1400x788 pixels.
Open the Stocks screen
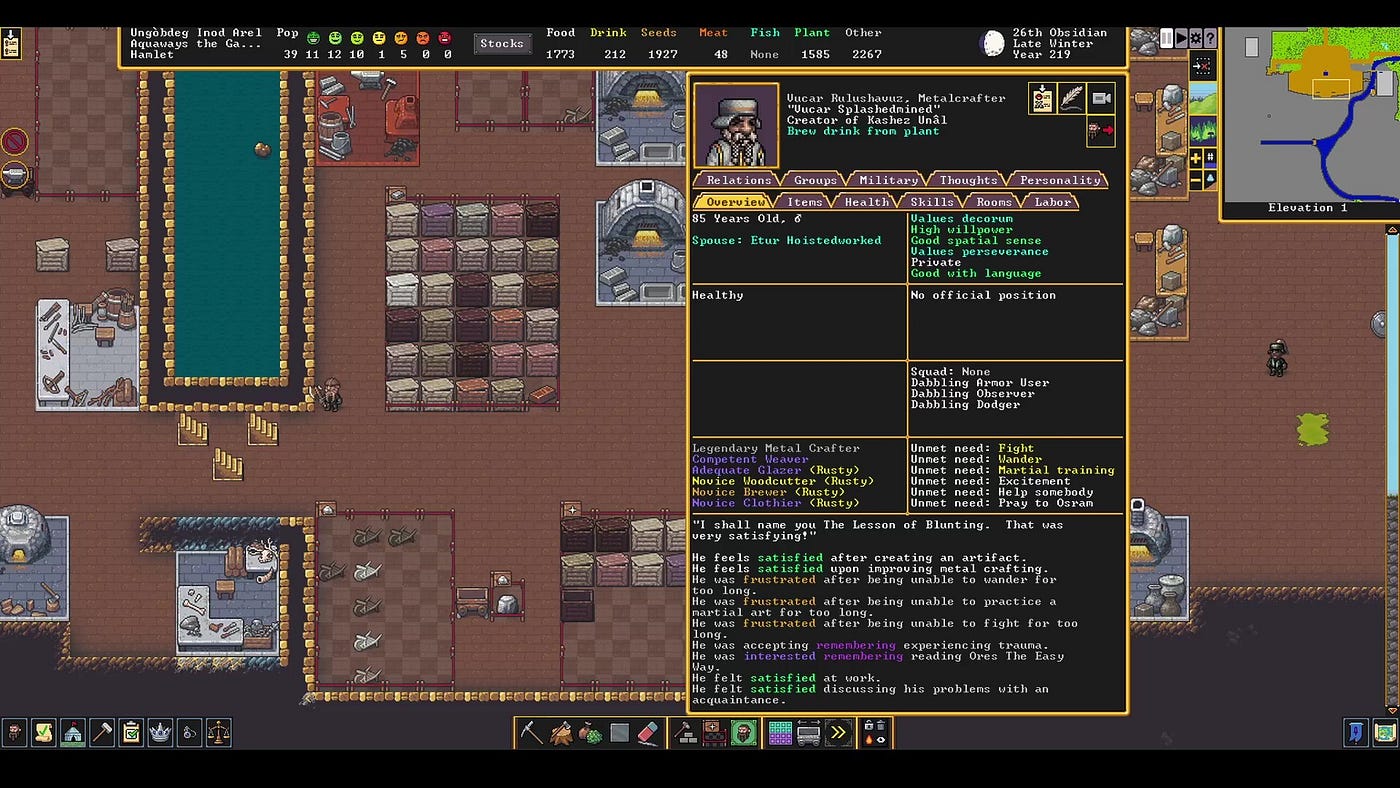point(501,43)
